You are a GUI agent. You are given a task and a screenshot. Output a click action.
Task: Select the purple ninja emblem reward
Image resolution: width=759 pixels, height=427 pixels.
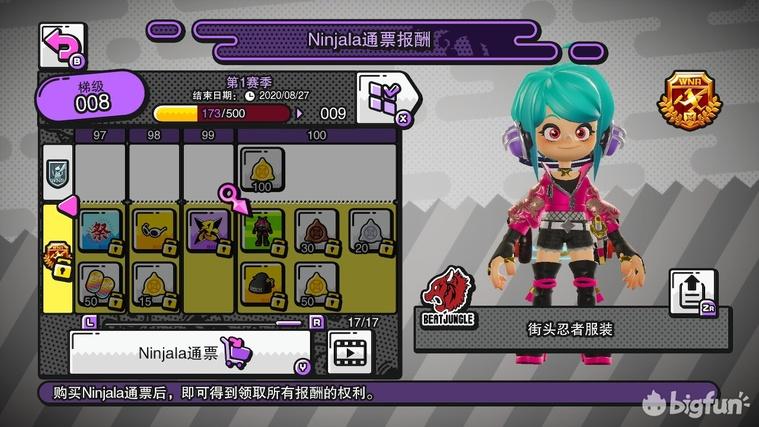(x=209, y=232)
